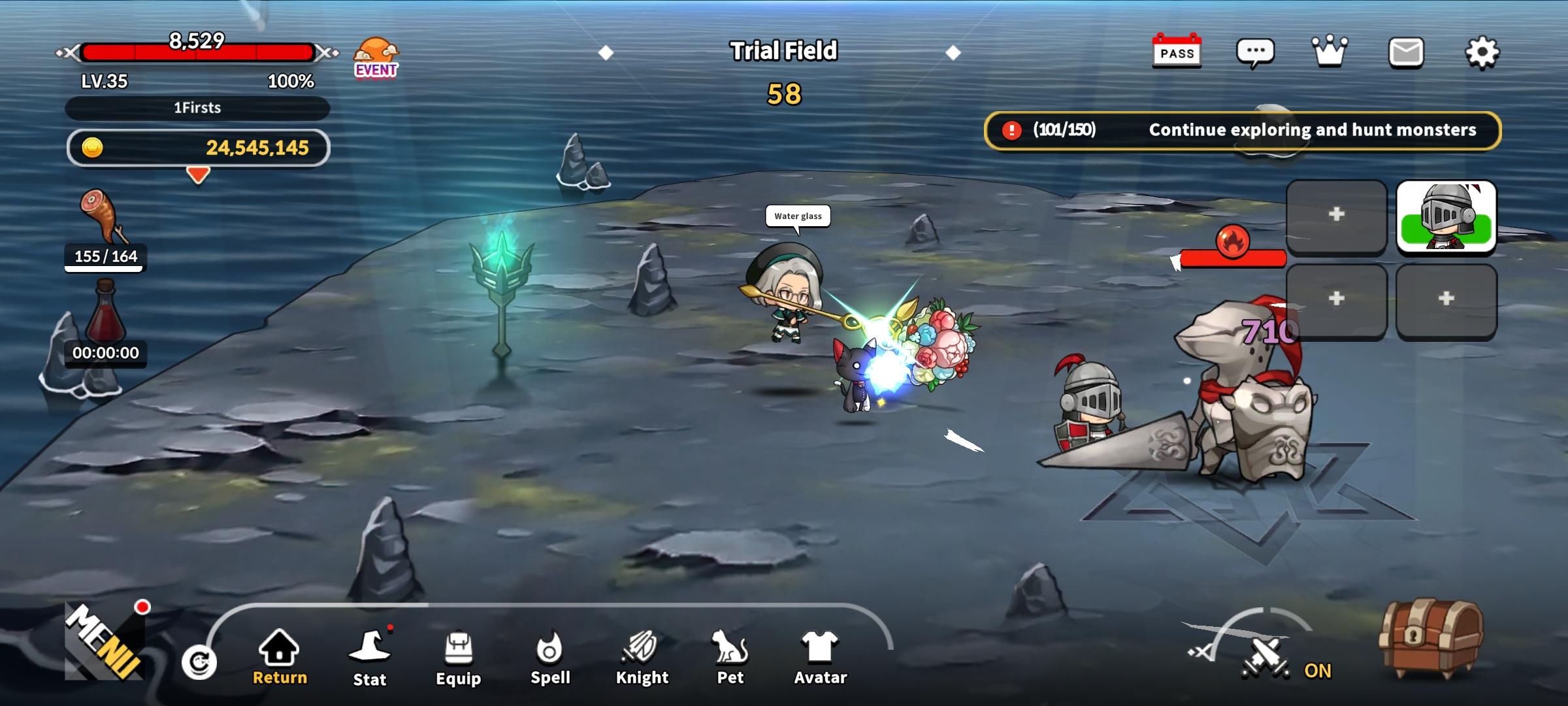1568x706 pixels.
Task: Open the mail envelope
Action: pos(1406,52)
